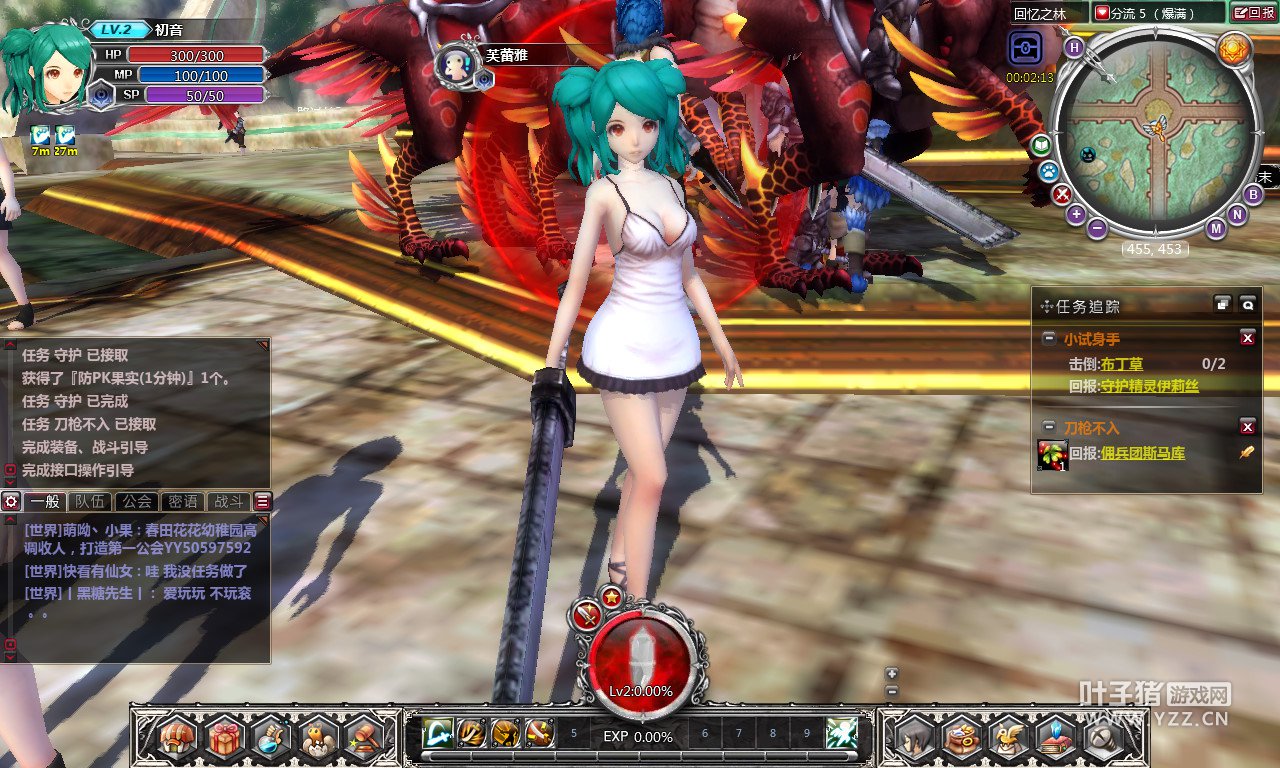Open the green book icon by minimap
This screenshot has height=768, width=1280.
tap(1041, 146)
